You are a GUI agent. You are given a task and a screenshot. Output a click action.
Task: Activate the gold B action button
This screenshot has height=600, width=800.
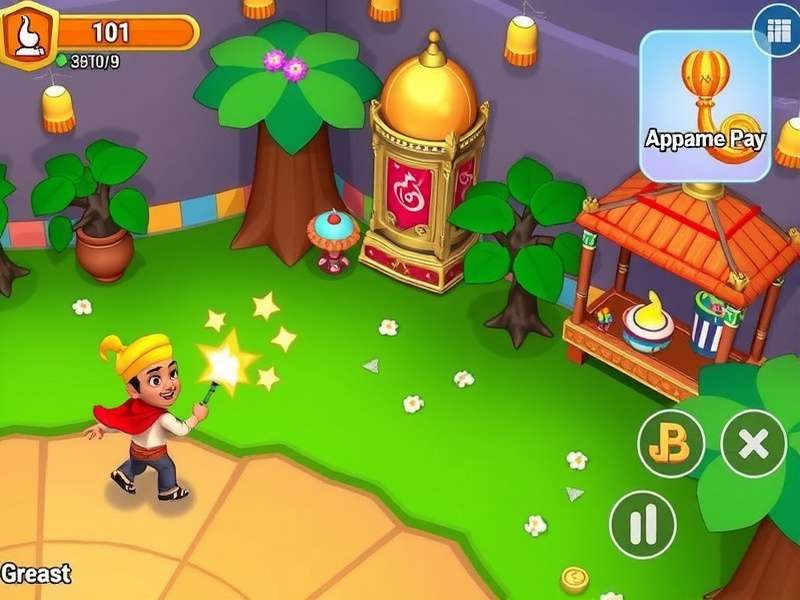point(671,443)
